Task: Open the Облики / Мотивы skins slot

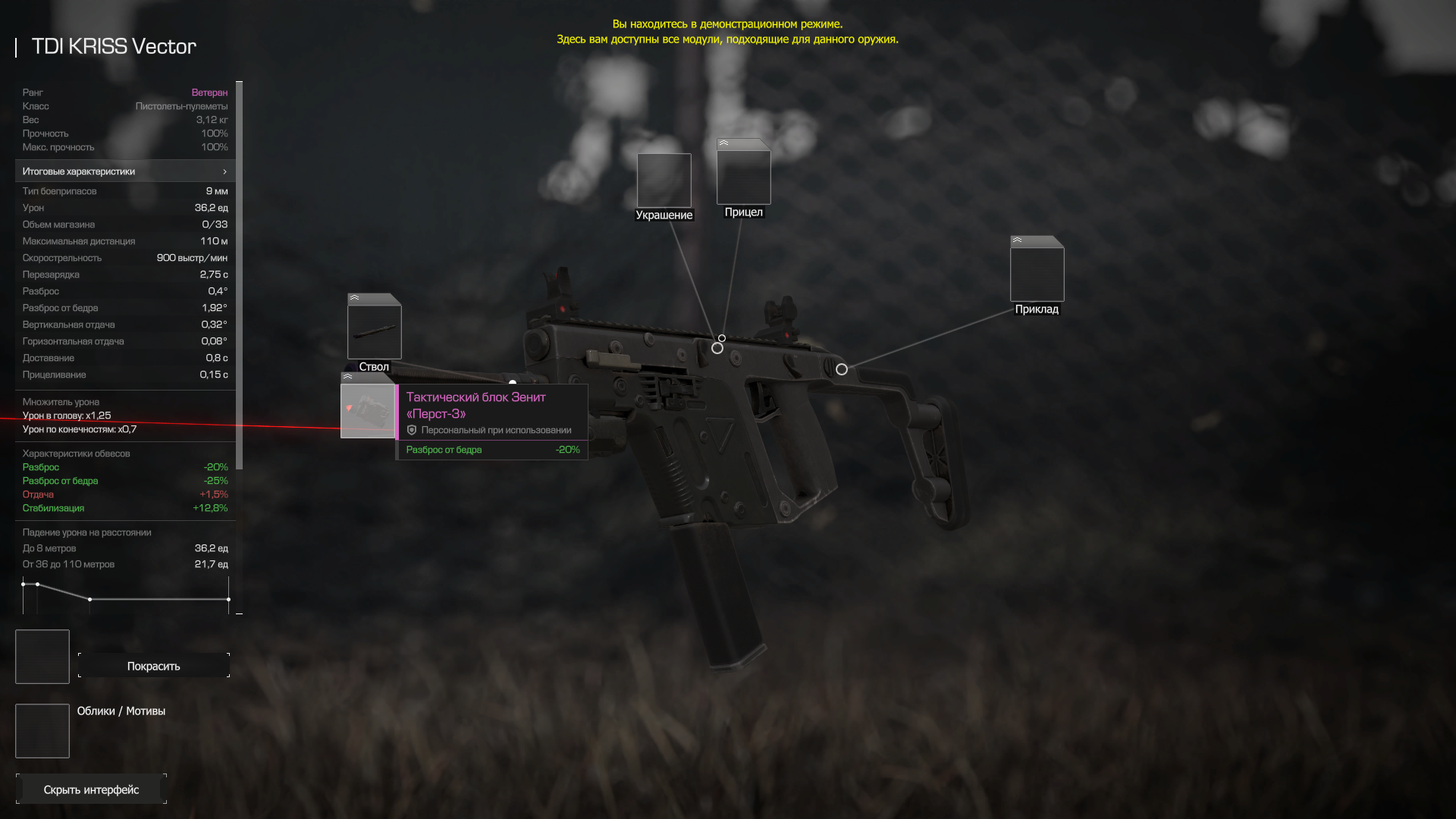Action: click(42, 731)
